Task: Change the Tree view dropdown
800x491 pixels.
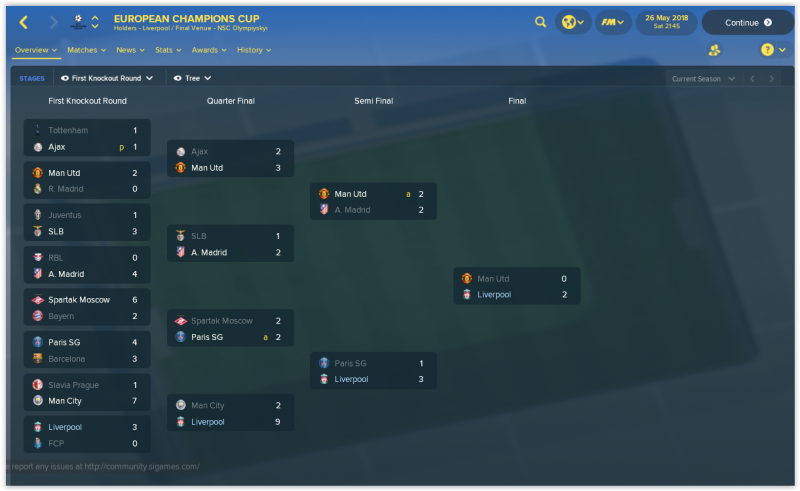Action: pyautogui.click(x=193, y=77)
